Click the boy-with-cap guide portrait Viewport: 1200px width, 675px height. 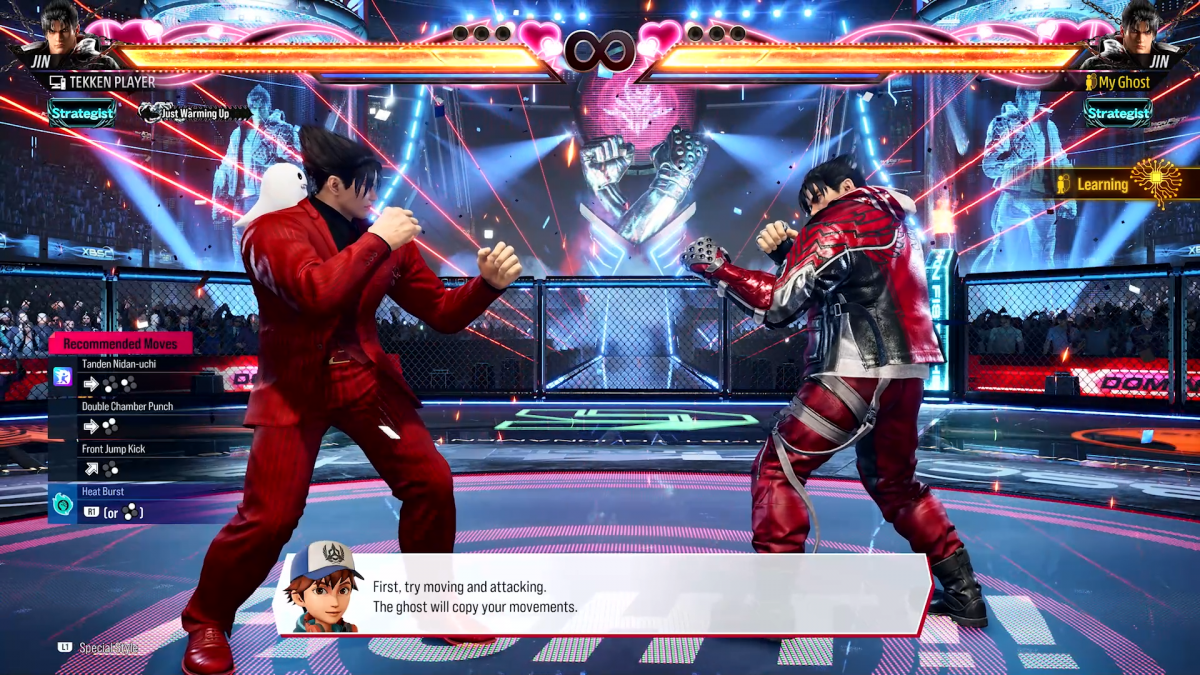(x=324, y=588)
